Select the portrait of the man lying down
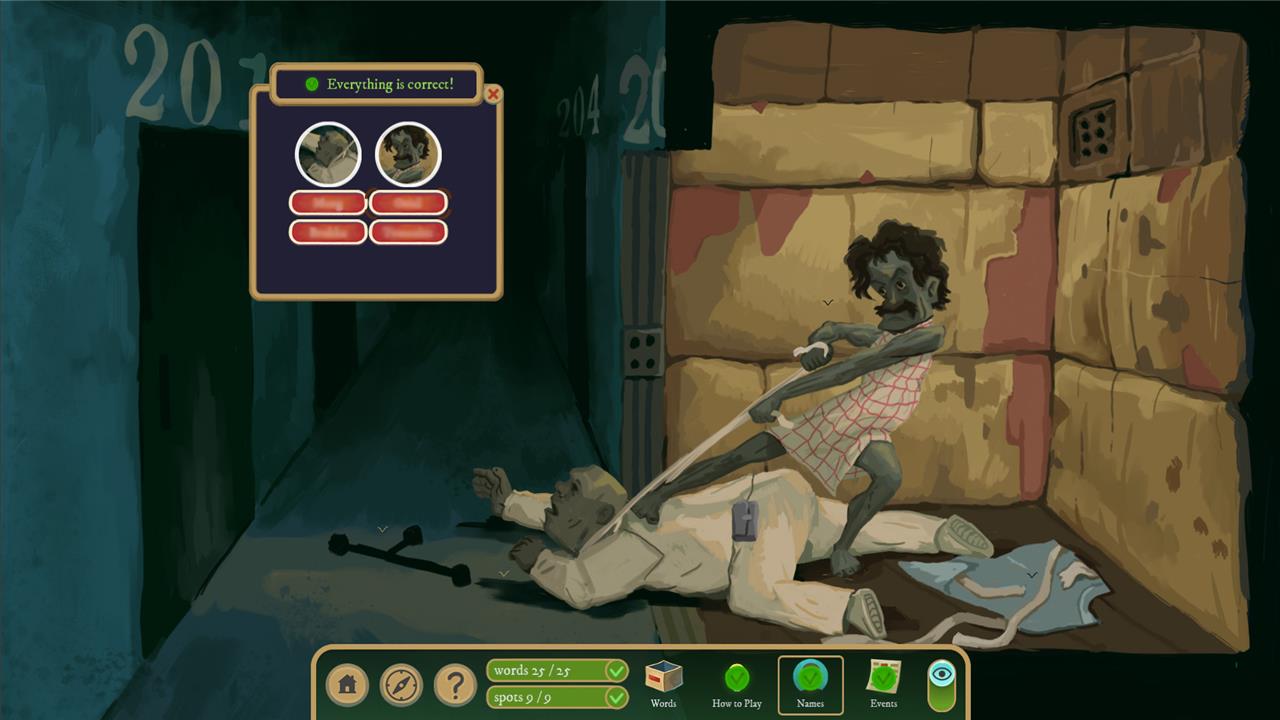1280x720 pixels. 328,155
